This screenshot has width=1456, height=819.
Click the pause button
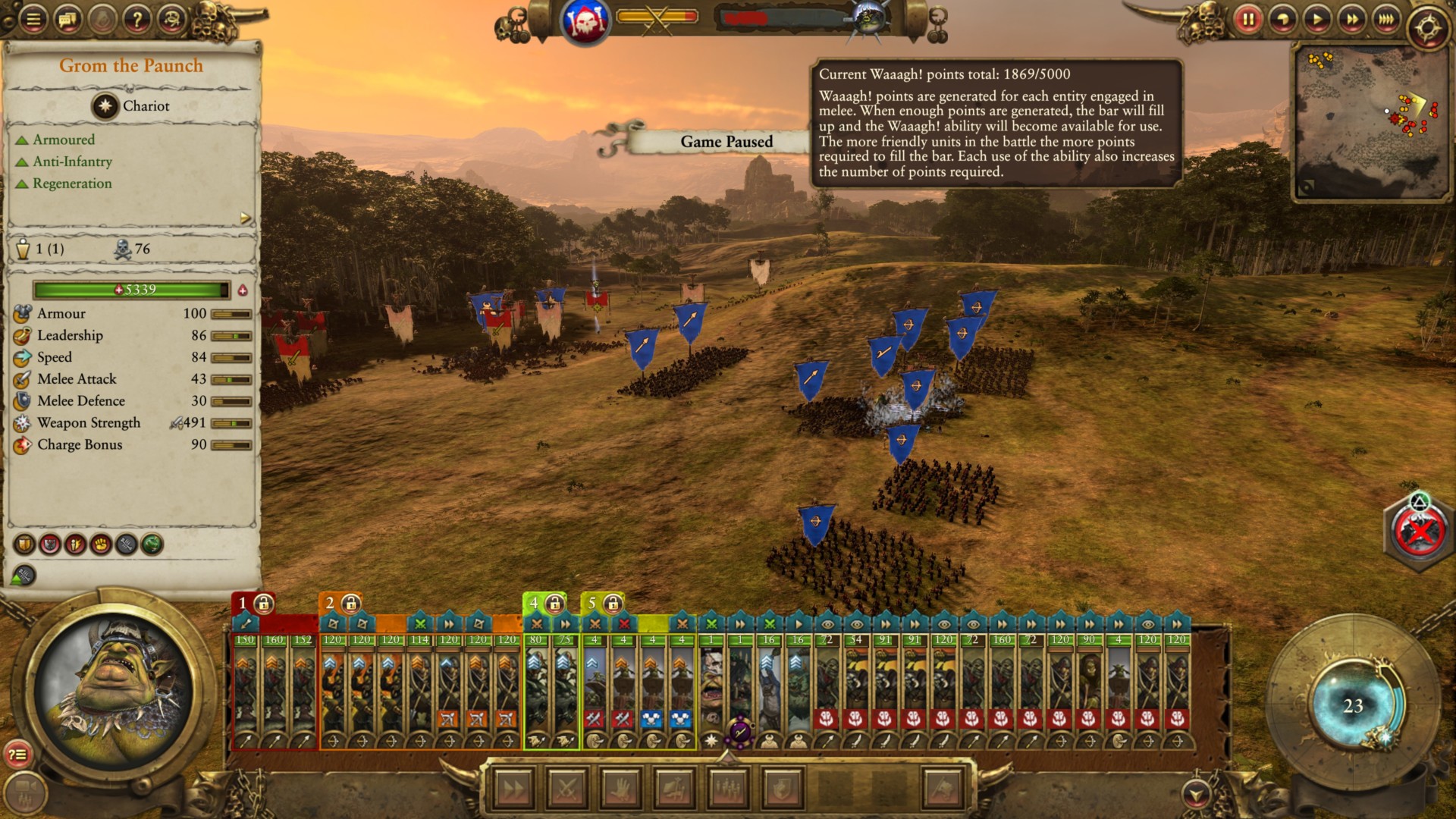pos(1247,19)
